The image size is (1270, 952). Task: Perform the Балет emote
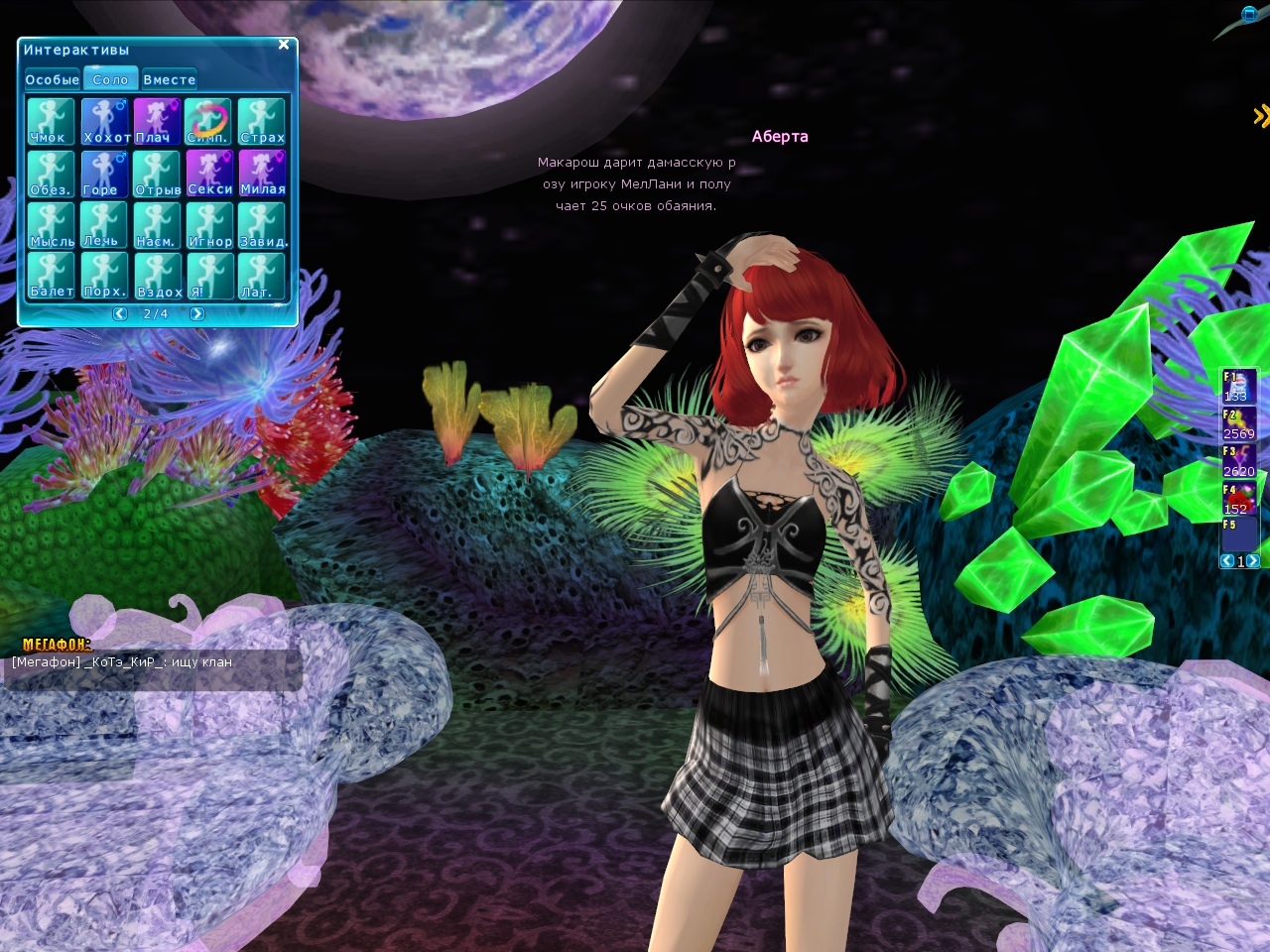(51, 275)
